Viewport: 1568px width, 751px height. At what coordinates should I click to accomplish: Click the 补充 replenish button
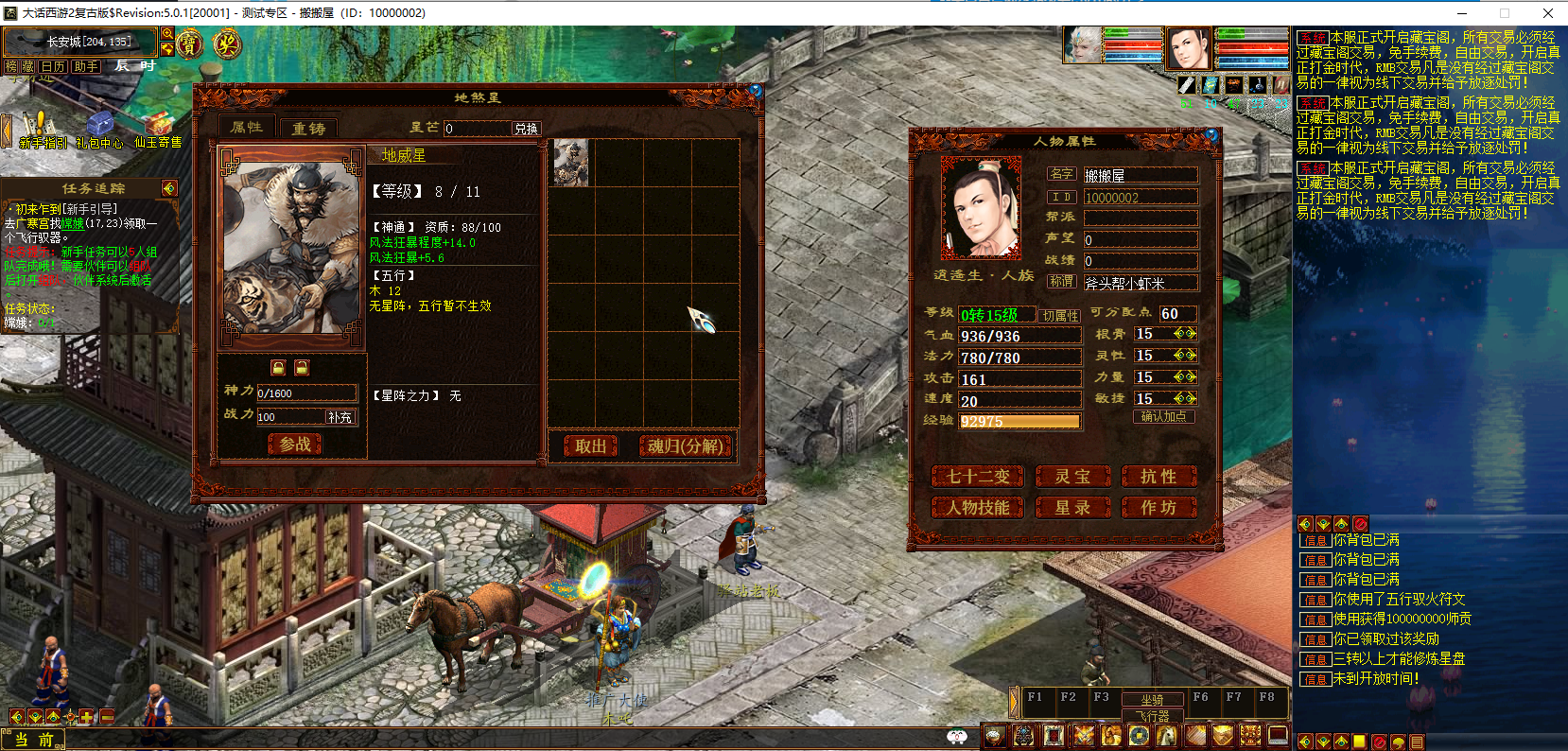pos(340,417)
